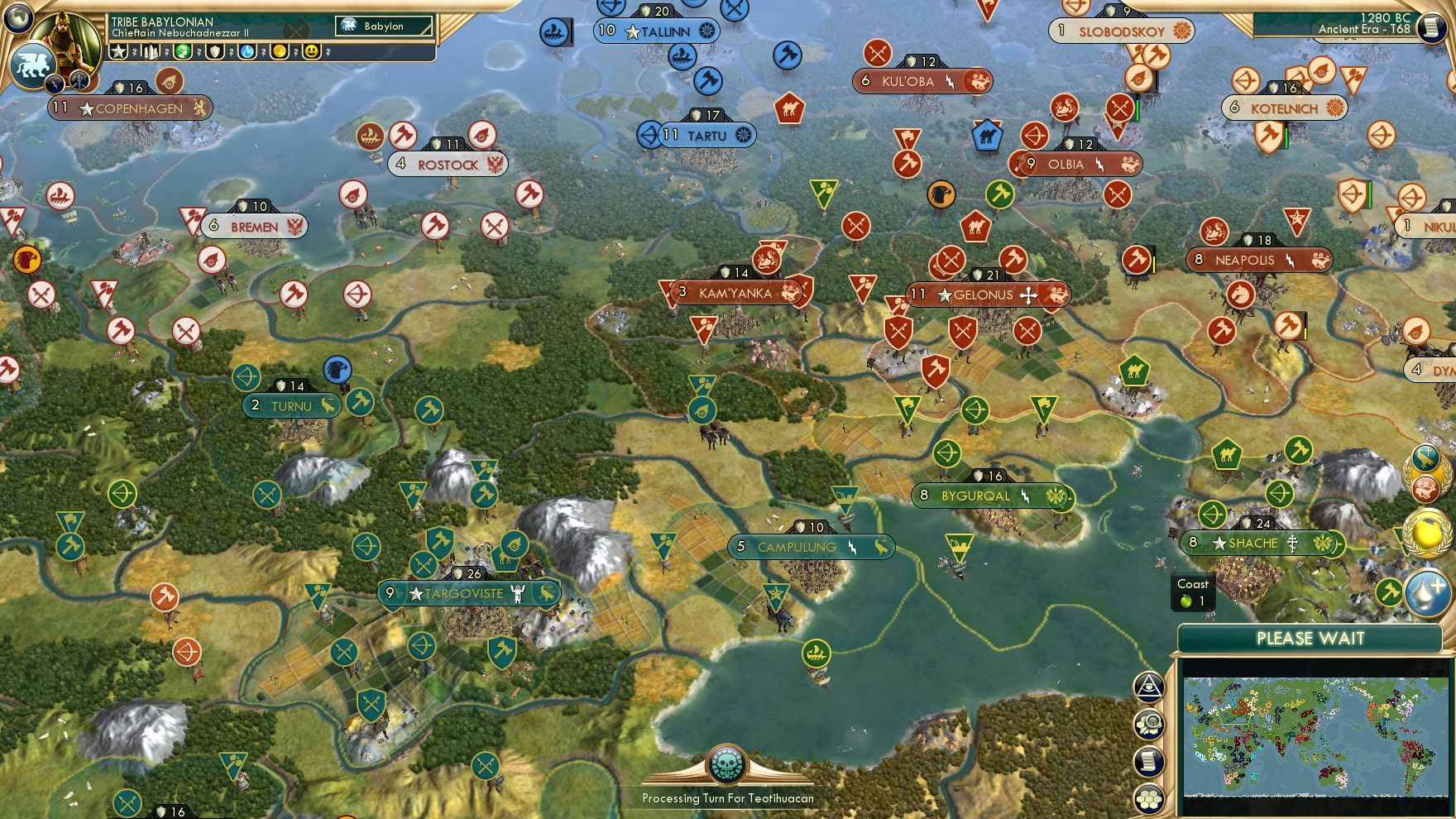Click the city skyline icon in status bar
The width and height of the screenshot is (1456, 819).
click(x=151, y=52)
